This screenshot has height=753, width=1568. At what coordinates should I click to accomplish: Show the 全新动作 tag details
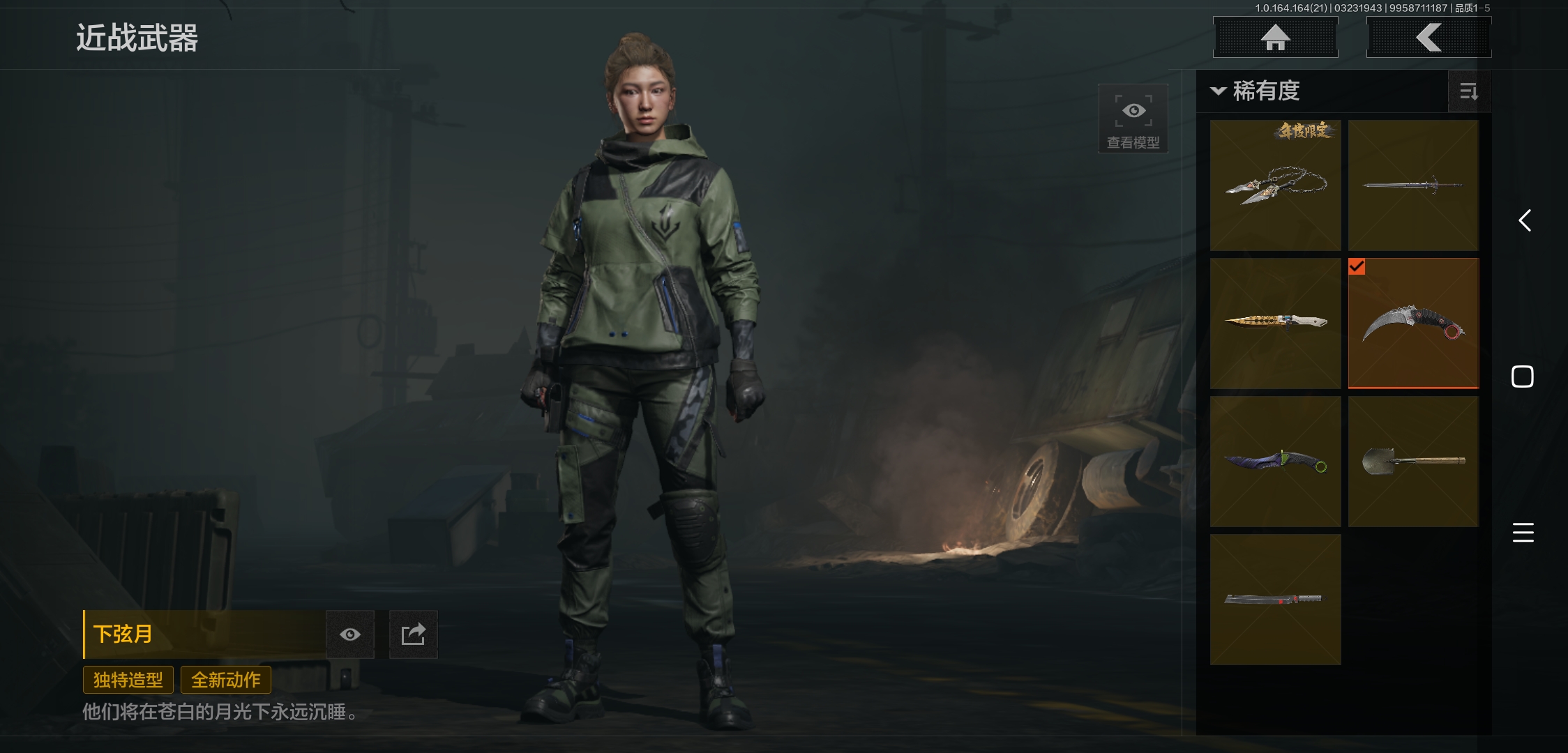[226, 680]
